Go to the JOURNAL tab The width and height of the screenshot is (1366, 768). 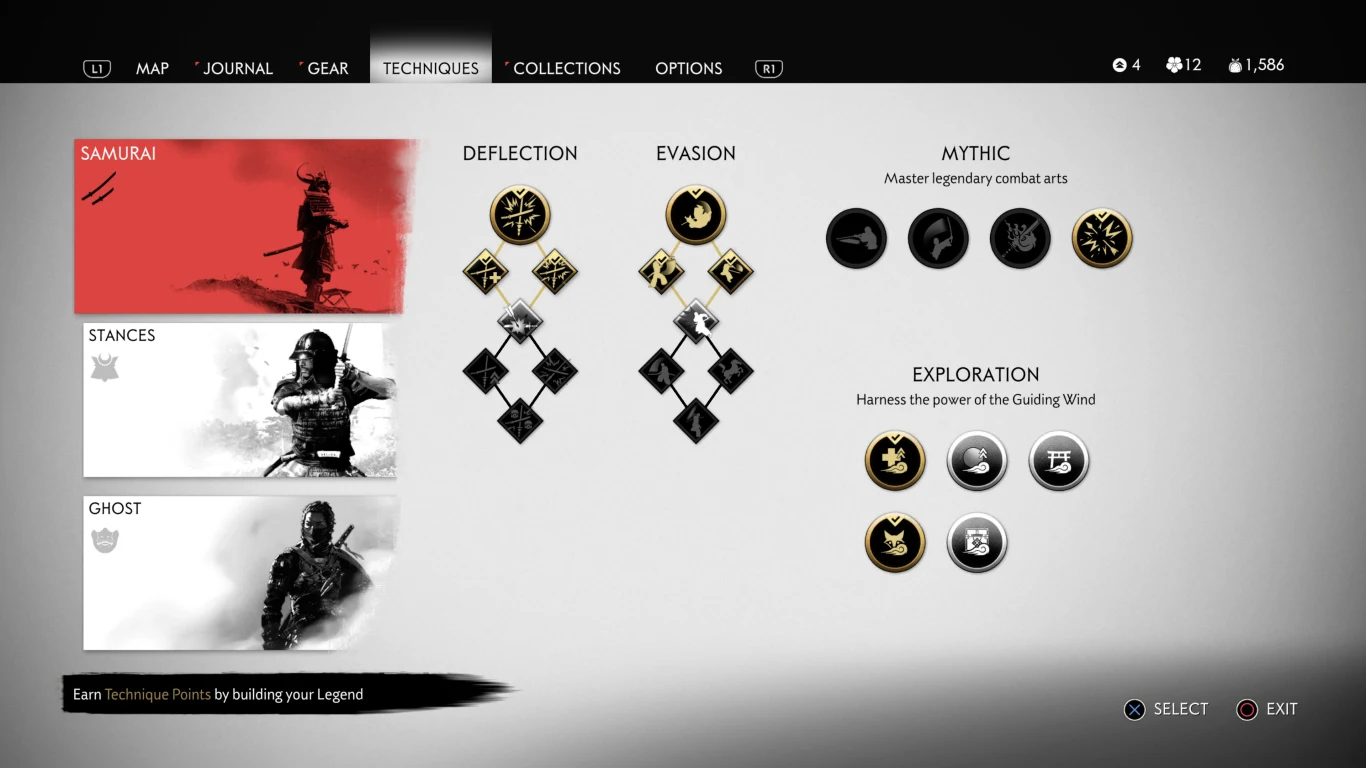pyautogui.click(x=238, y=68)
